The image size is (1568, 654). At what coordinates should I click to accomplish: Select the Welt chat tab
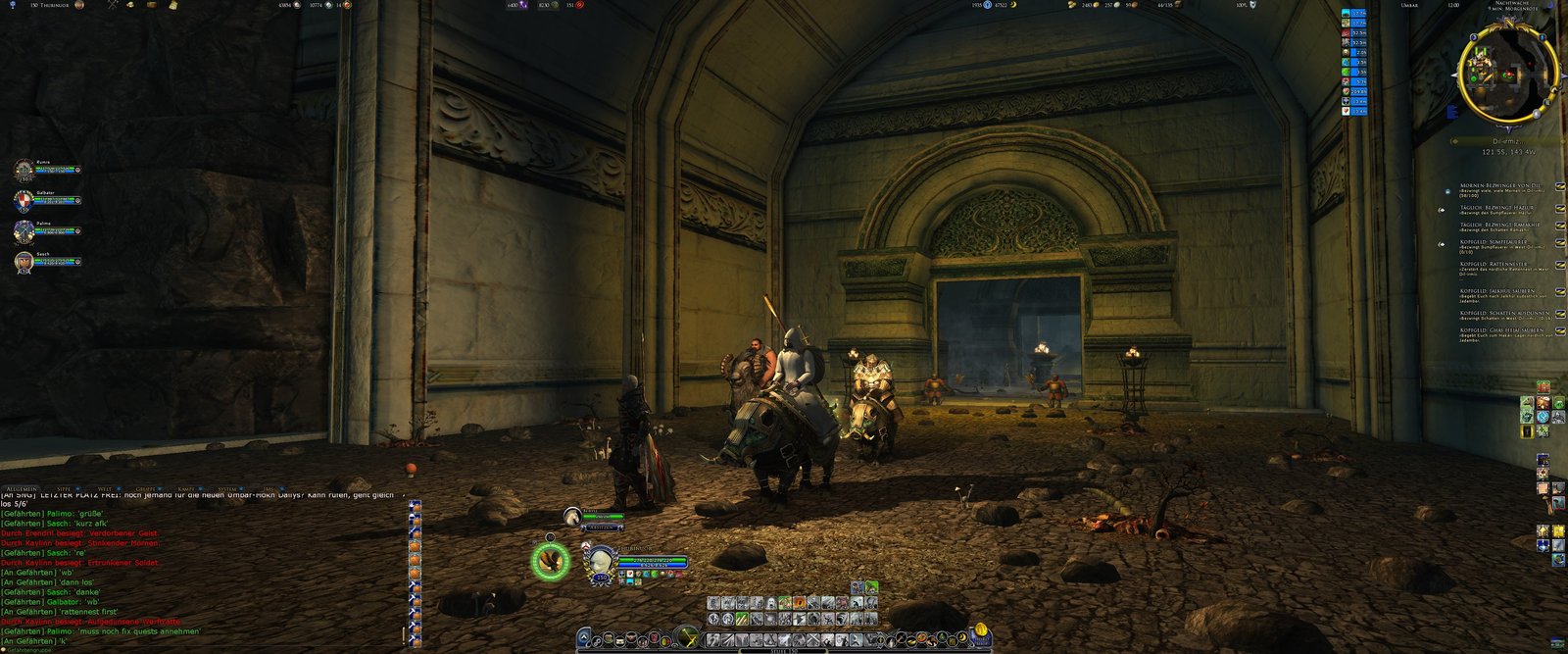coord(105,487)
